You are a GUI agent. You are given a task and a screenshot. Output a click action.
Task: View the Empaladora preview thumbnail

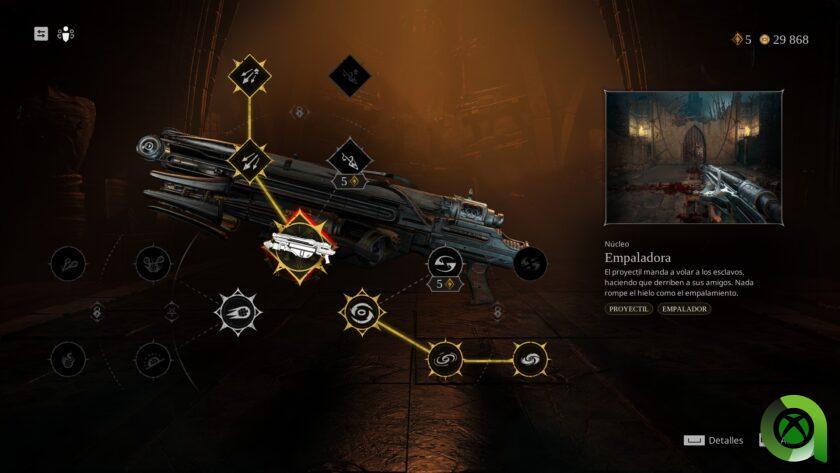point(693,158)
